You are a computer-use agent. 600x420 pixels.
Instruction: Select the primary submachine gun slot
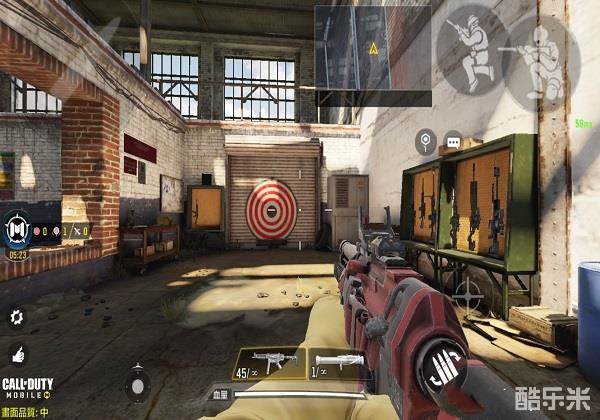pos(267,363)
